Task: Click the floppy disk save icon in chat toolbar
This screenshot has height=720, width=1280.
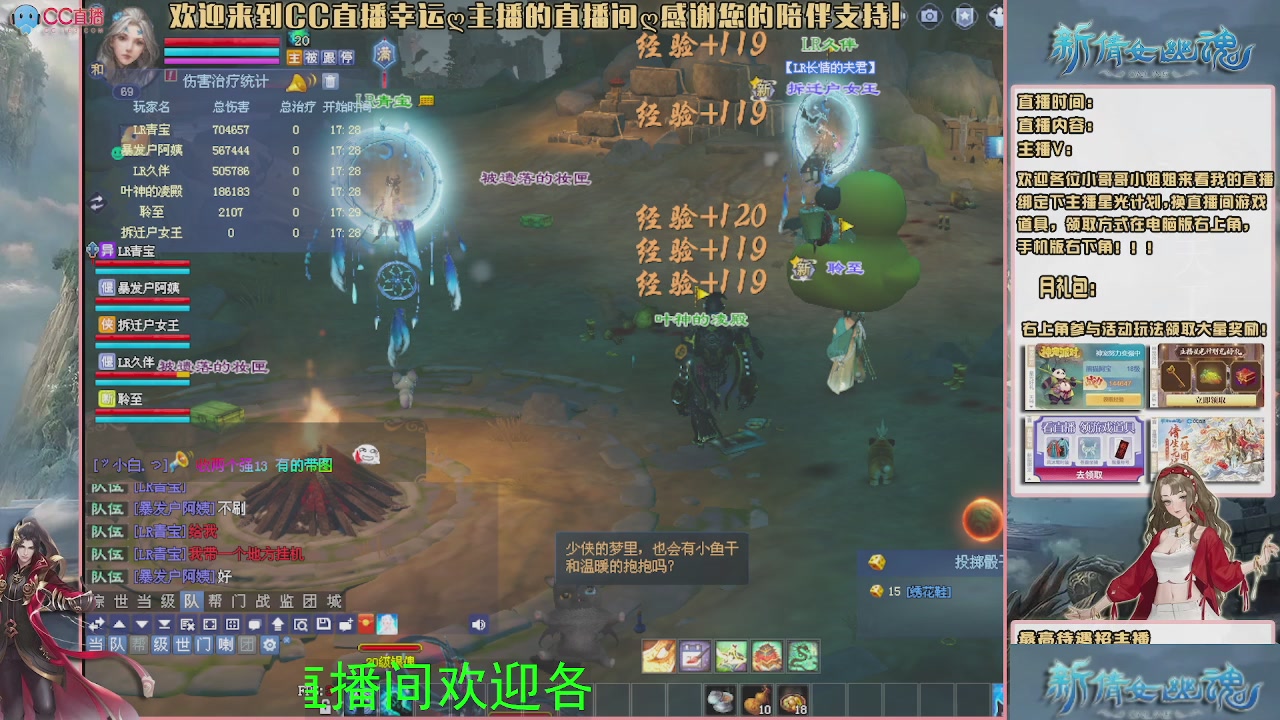Action: click(324, 625)
